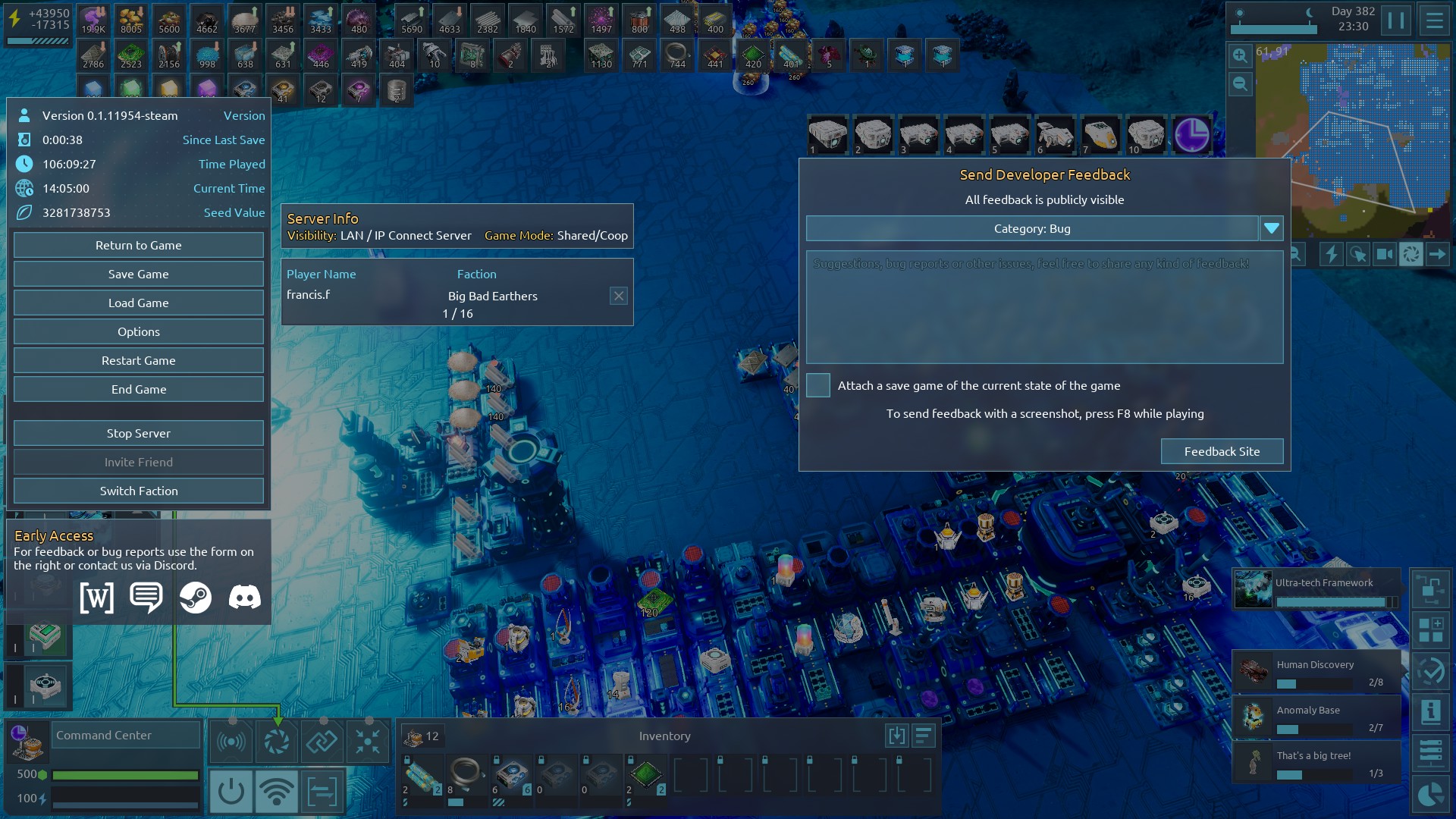Open the Discord link icon
Screen dimensions: 1456x819
pyautogui.click(x=245, y=598)
